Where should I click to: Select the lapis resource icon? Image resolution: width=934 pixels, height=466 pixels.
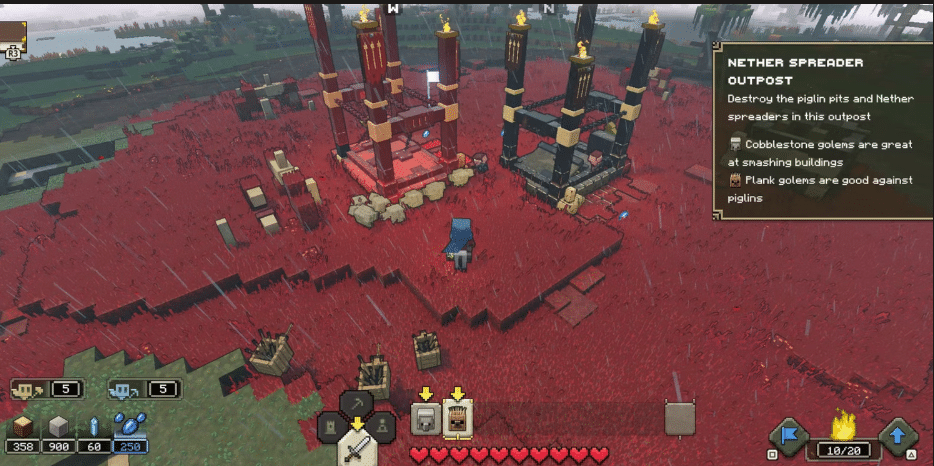93,425
